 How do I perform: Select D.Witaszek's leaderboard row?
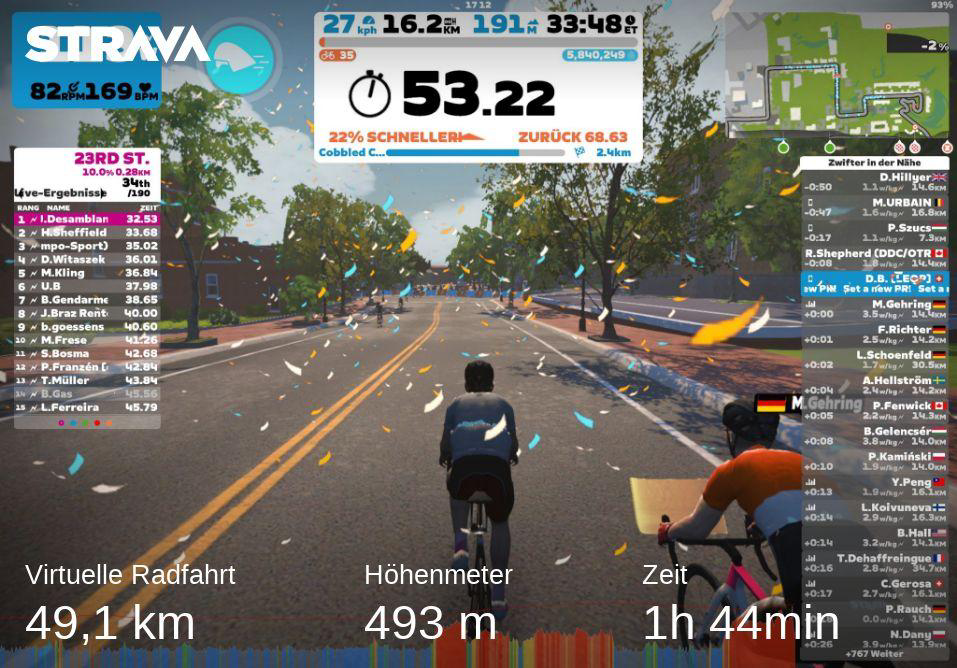[x=87, y=259]
